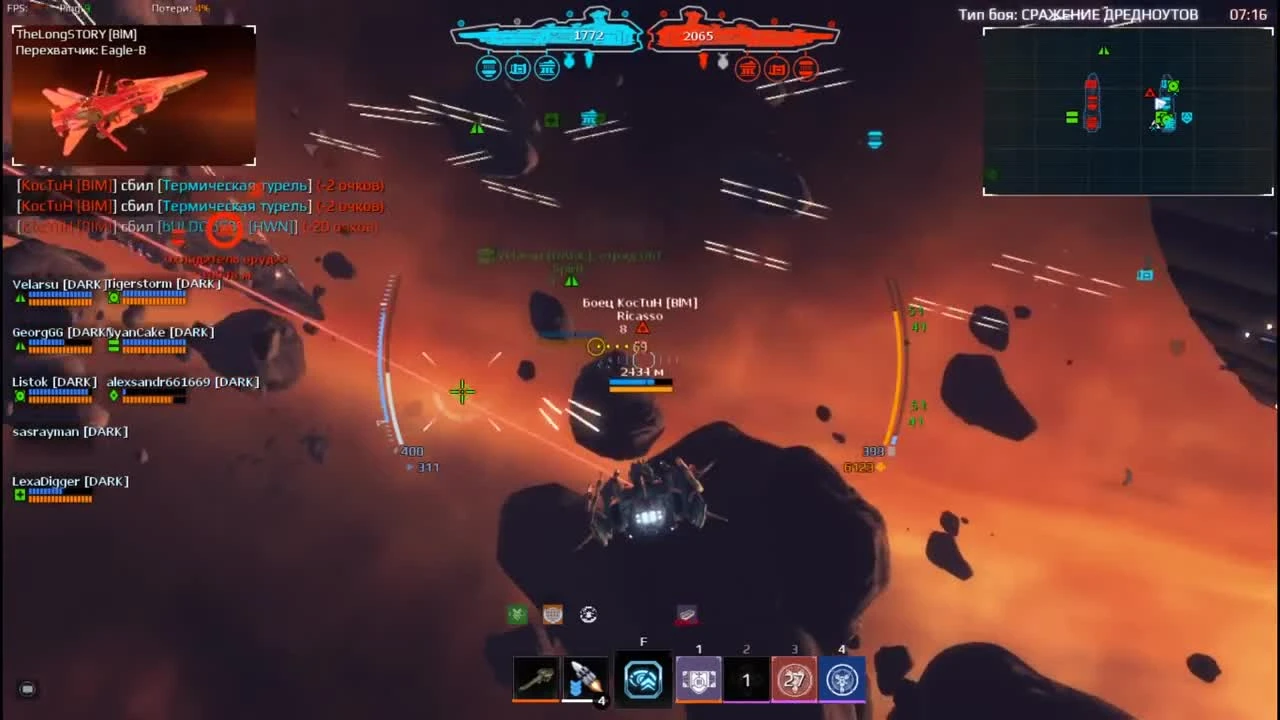Expand the kill feed entry about Термическая турель
This screenshot has width=1280, height=720.
[236, 185]
